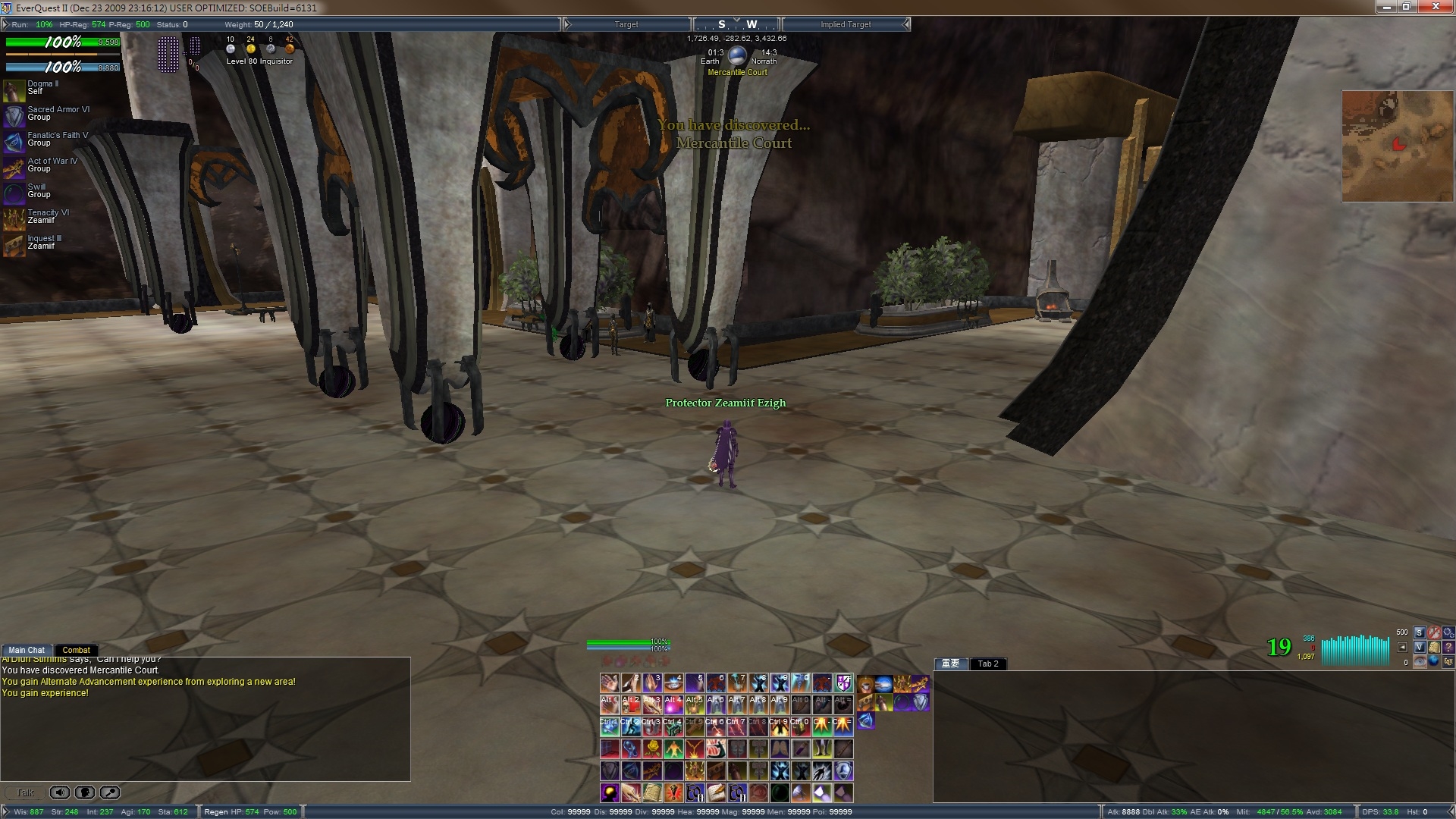Open the EQII menu button
The height and width of the screenshot is (819, 1456).
click(1448, 661)
